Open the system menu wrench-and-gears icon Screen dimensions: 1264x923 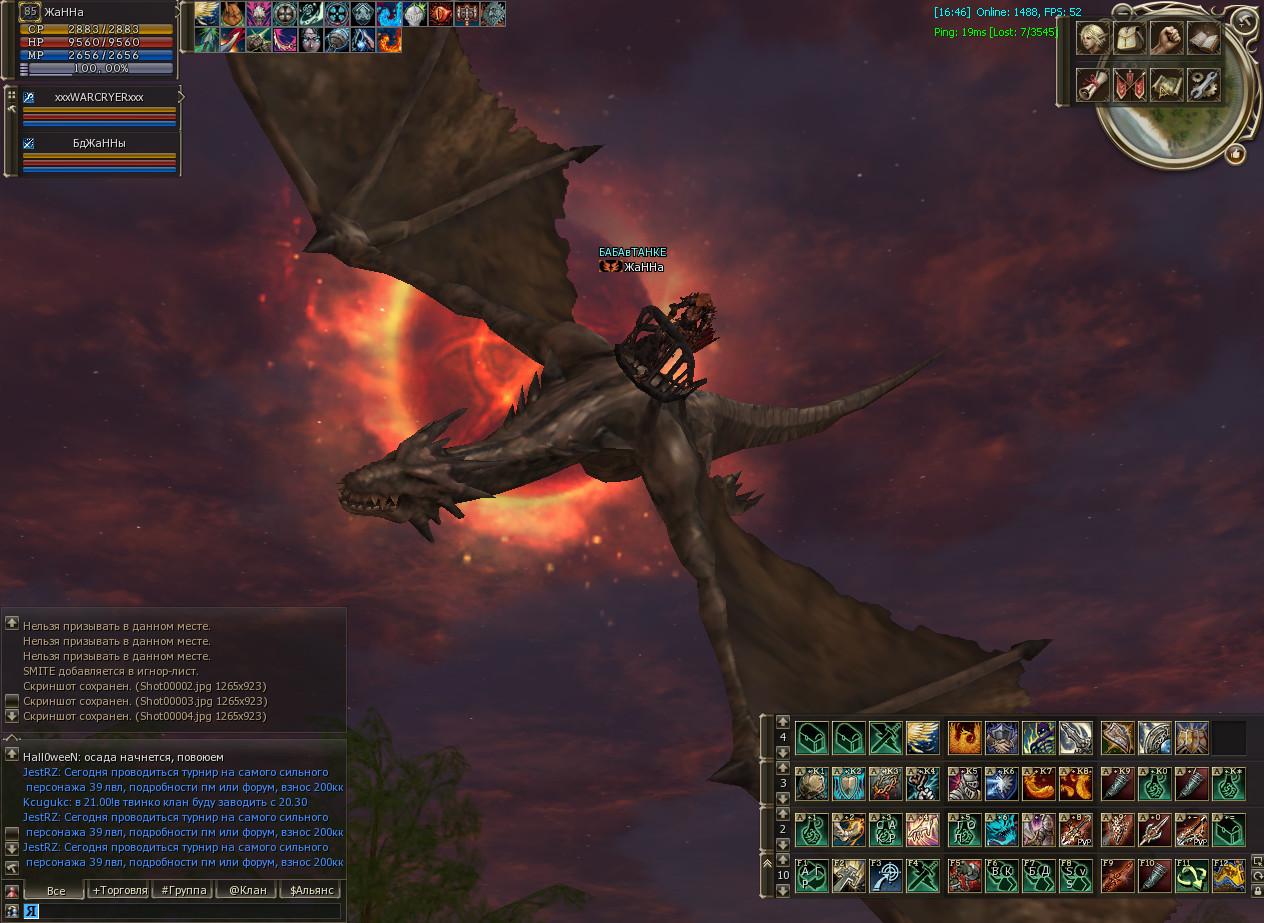[1203, 85]
